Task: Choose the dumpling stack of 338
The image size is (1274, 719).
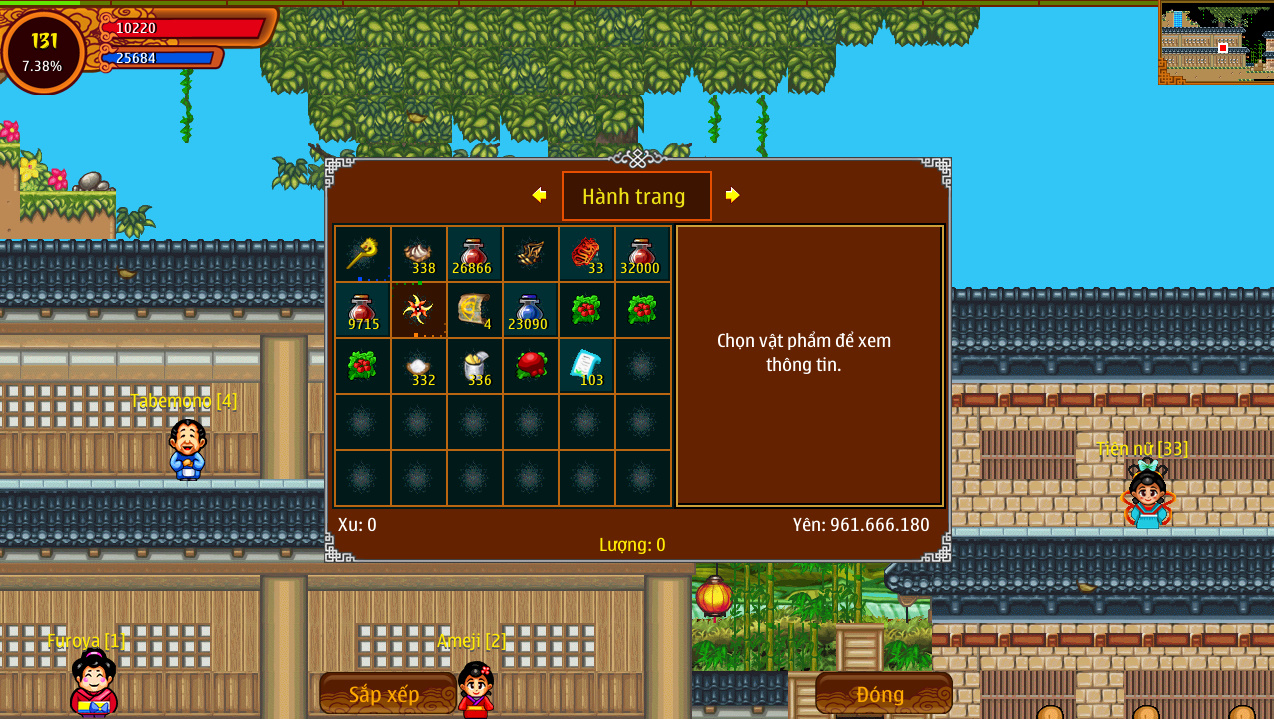Action: pos(418,254)
